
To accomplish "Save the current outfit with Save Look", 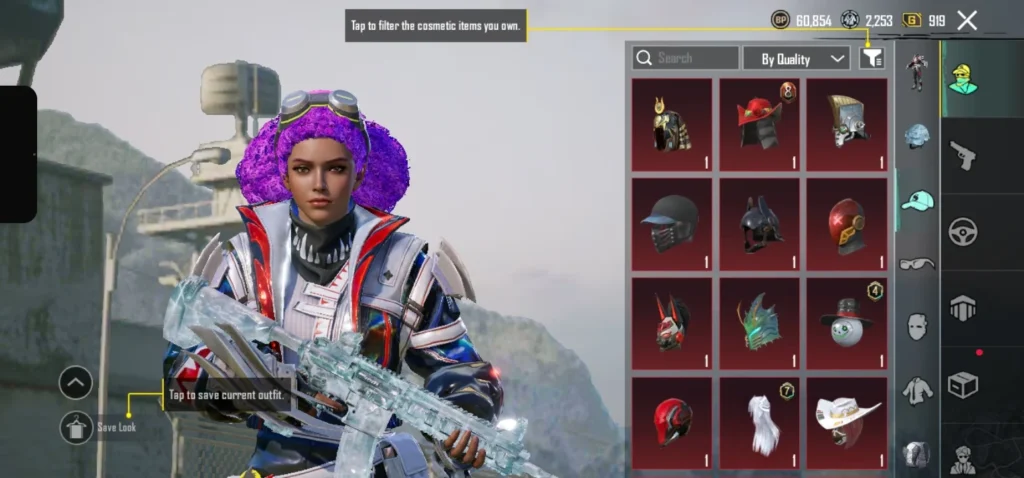I will pos(76,428).
